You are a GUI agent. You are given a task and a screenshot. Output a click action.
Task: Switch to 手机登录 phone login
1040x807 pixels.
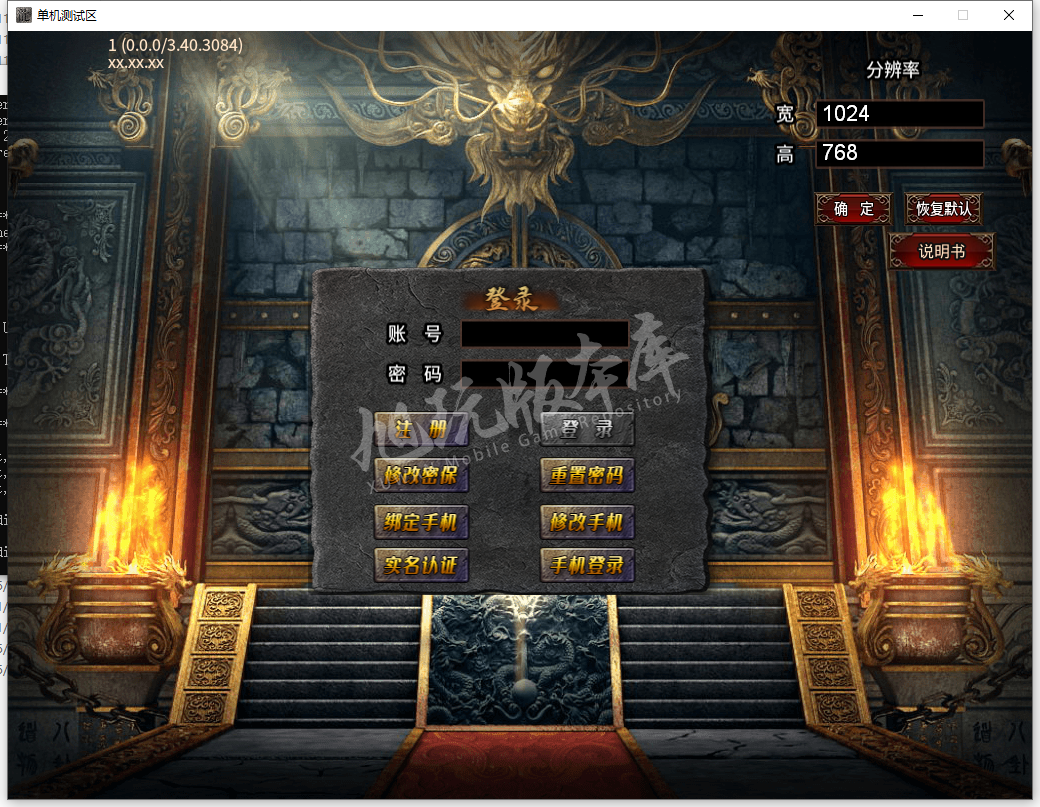(x=587, y=565)
